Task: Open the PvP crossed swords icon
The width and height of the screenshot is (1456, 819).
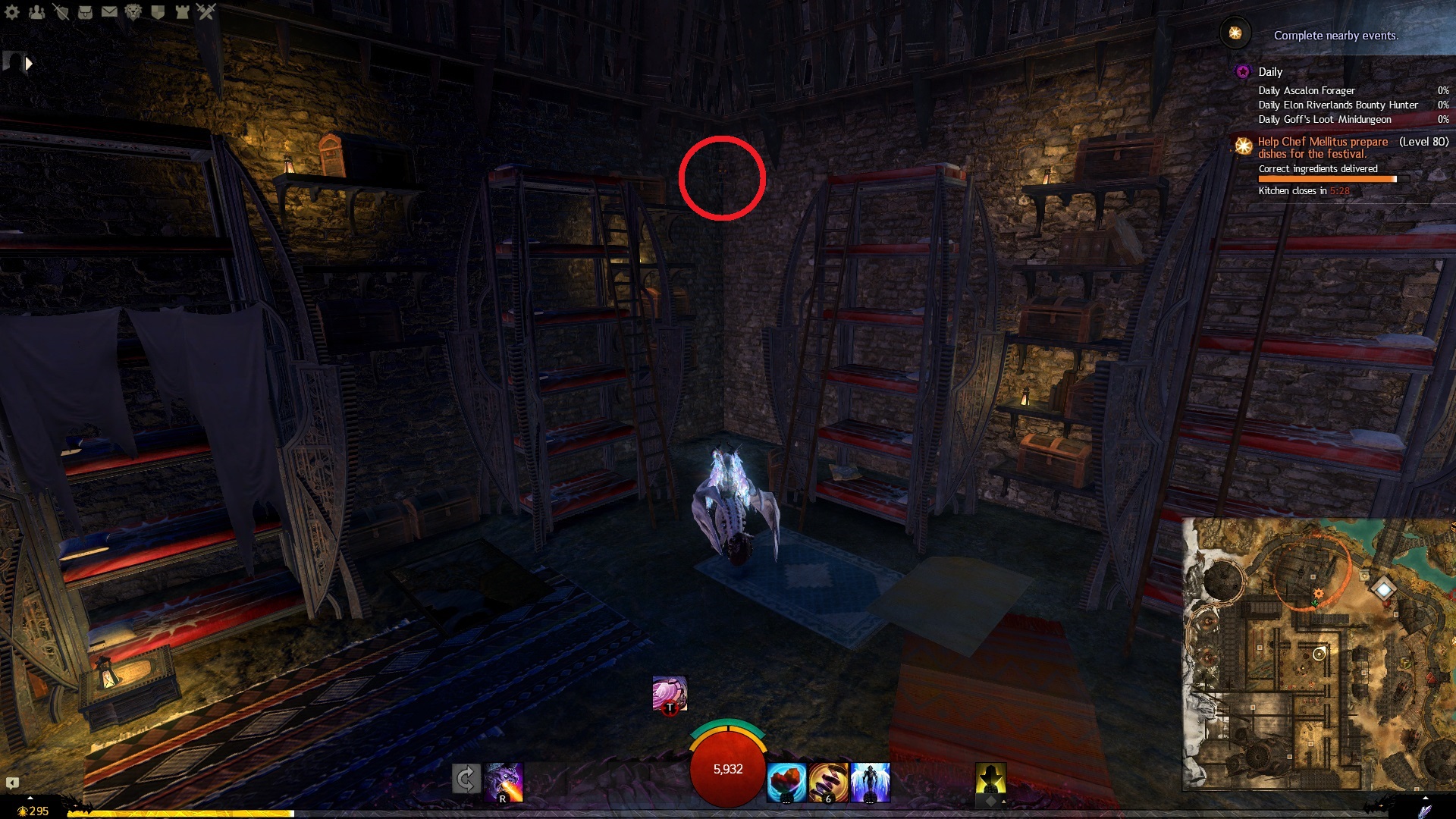Action: point(206,11)
